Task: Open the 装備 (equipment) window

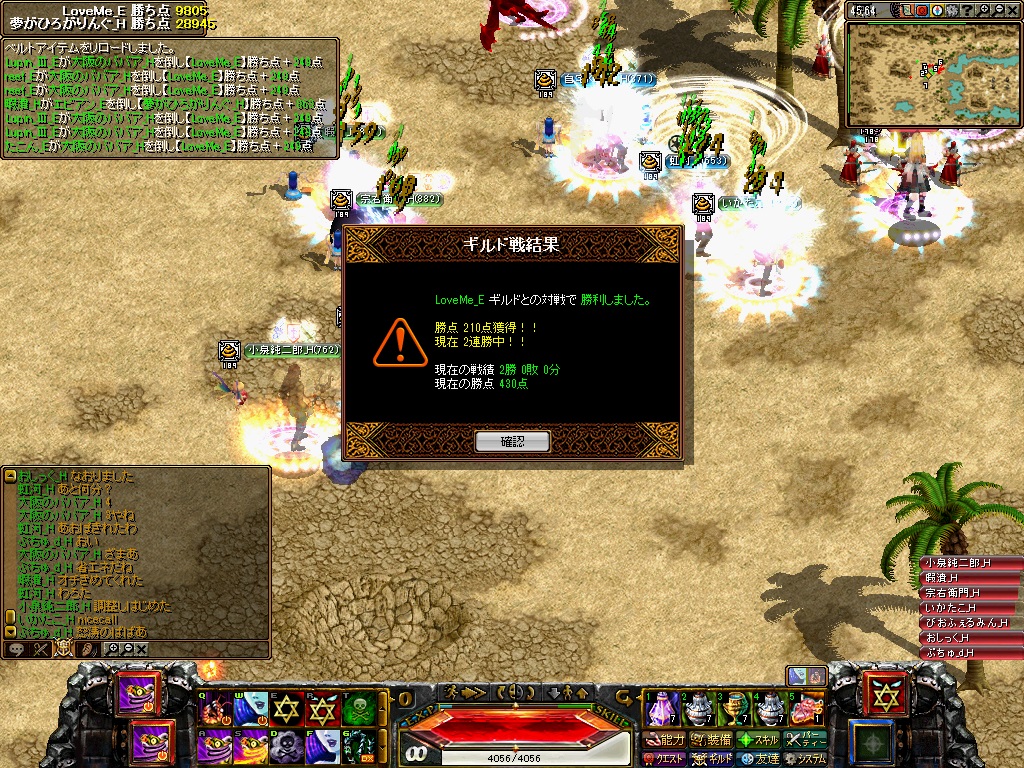Action: 713,740
